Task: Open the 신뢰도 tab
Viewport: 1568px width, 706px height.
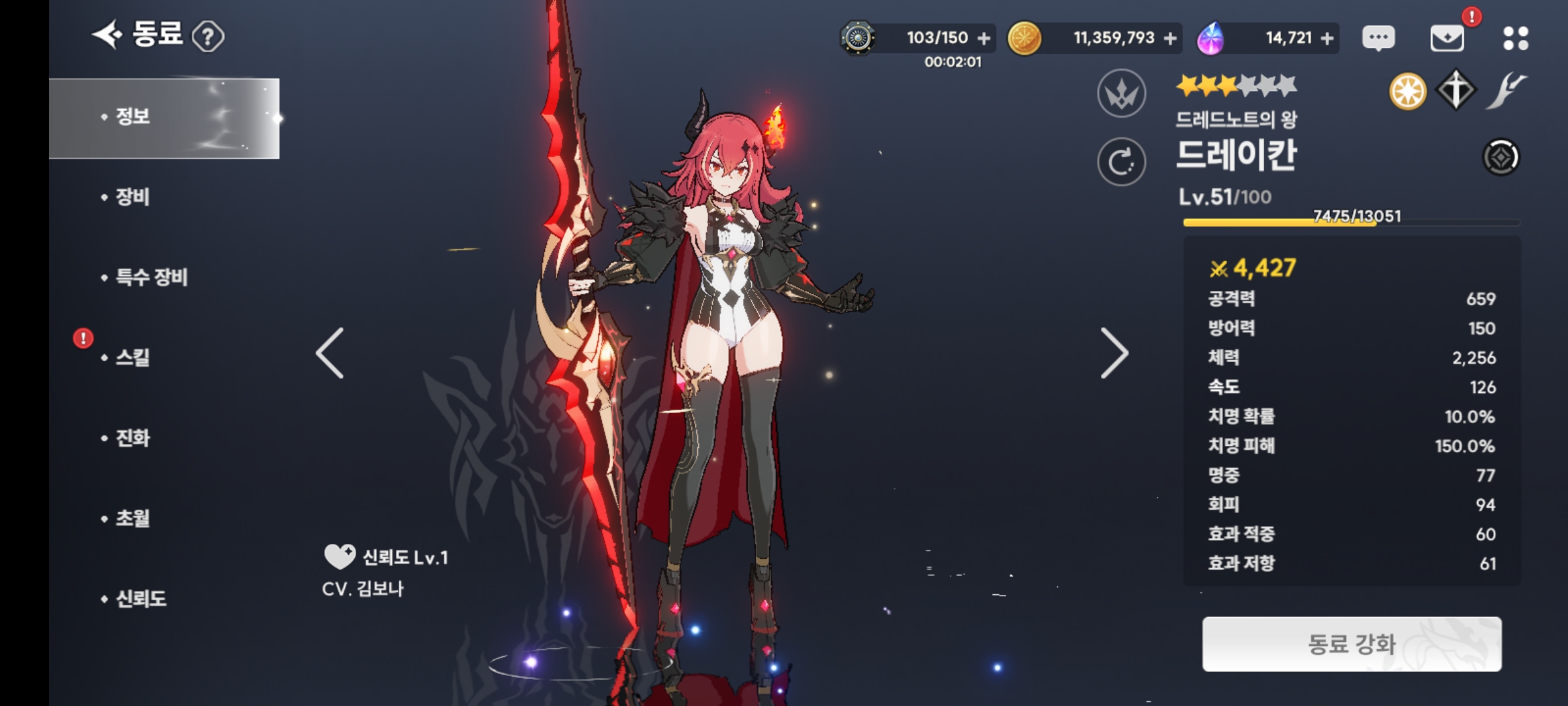Action: (141, 599)
